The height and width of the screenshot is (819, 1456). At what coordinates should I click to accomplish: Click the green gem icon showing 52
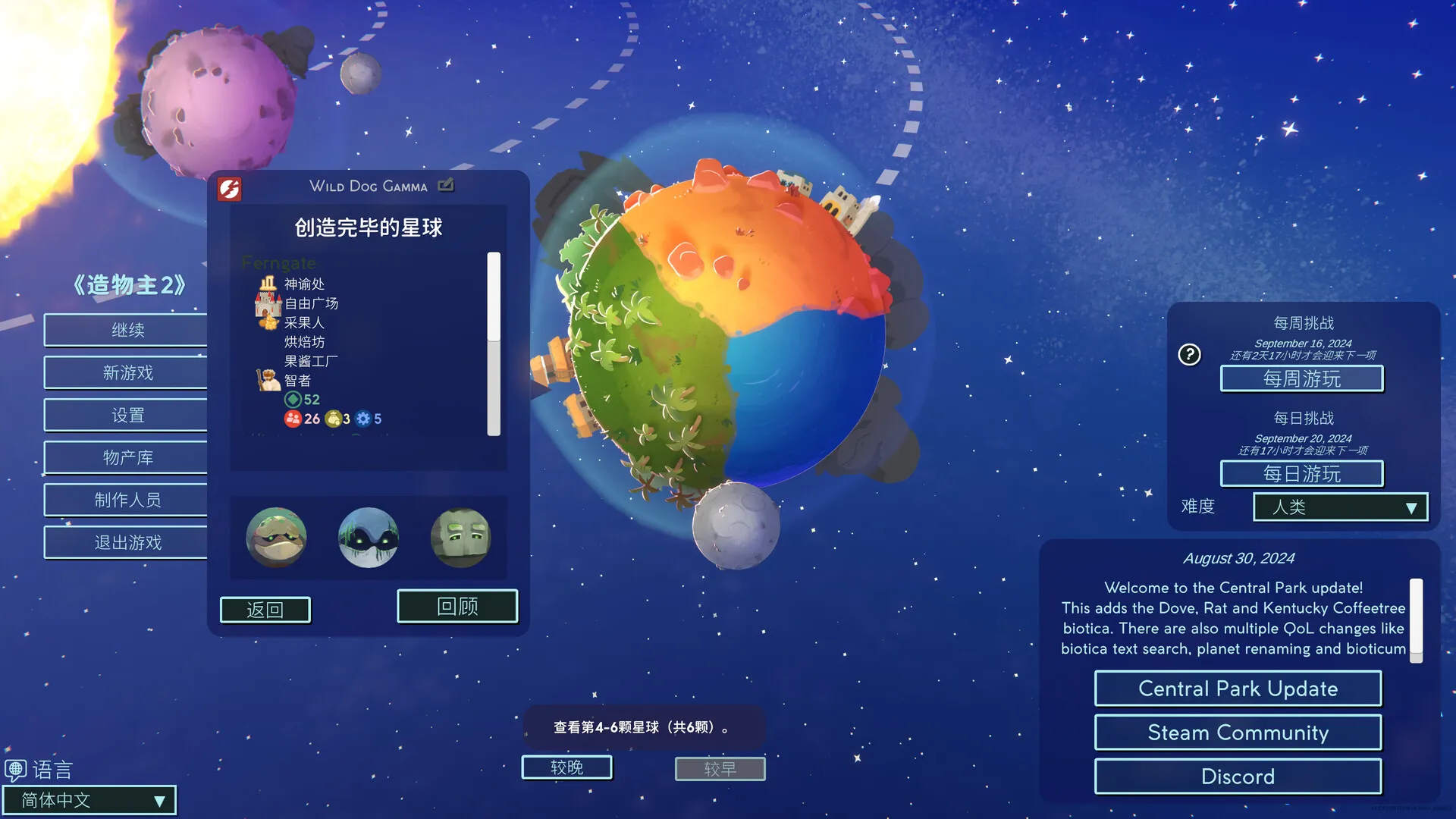(x=292, y=400)
